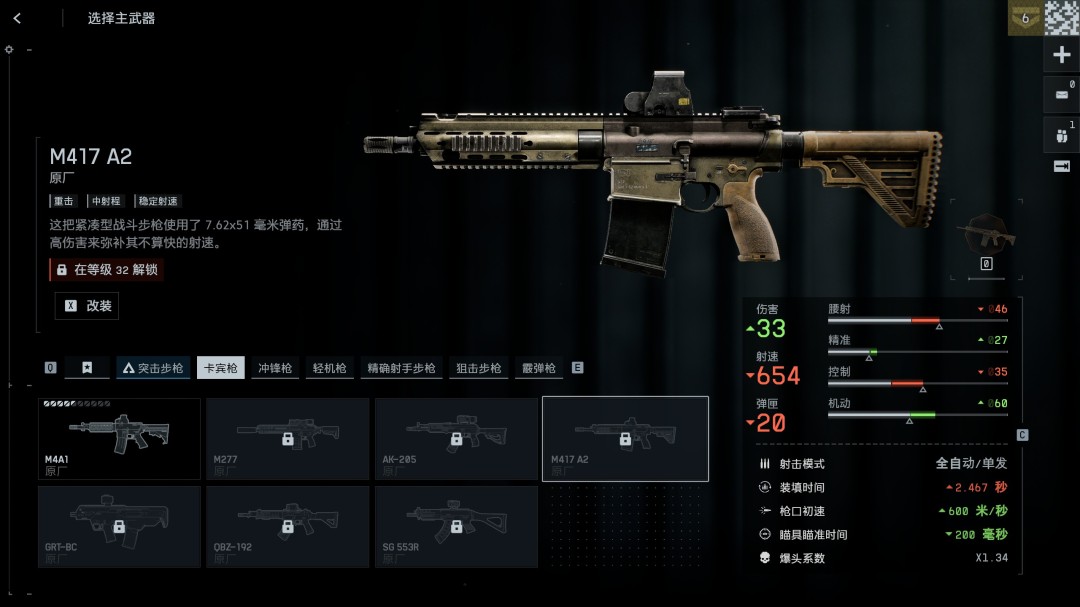Click the weapon preview thumbnail beside the gun
Screen dimensions: 1080x607
[986, 234]
